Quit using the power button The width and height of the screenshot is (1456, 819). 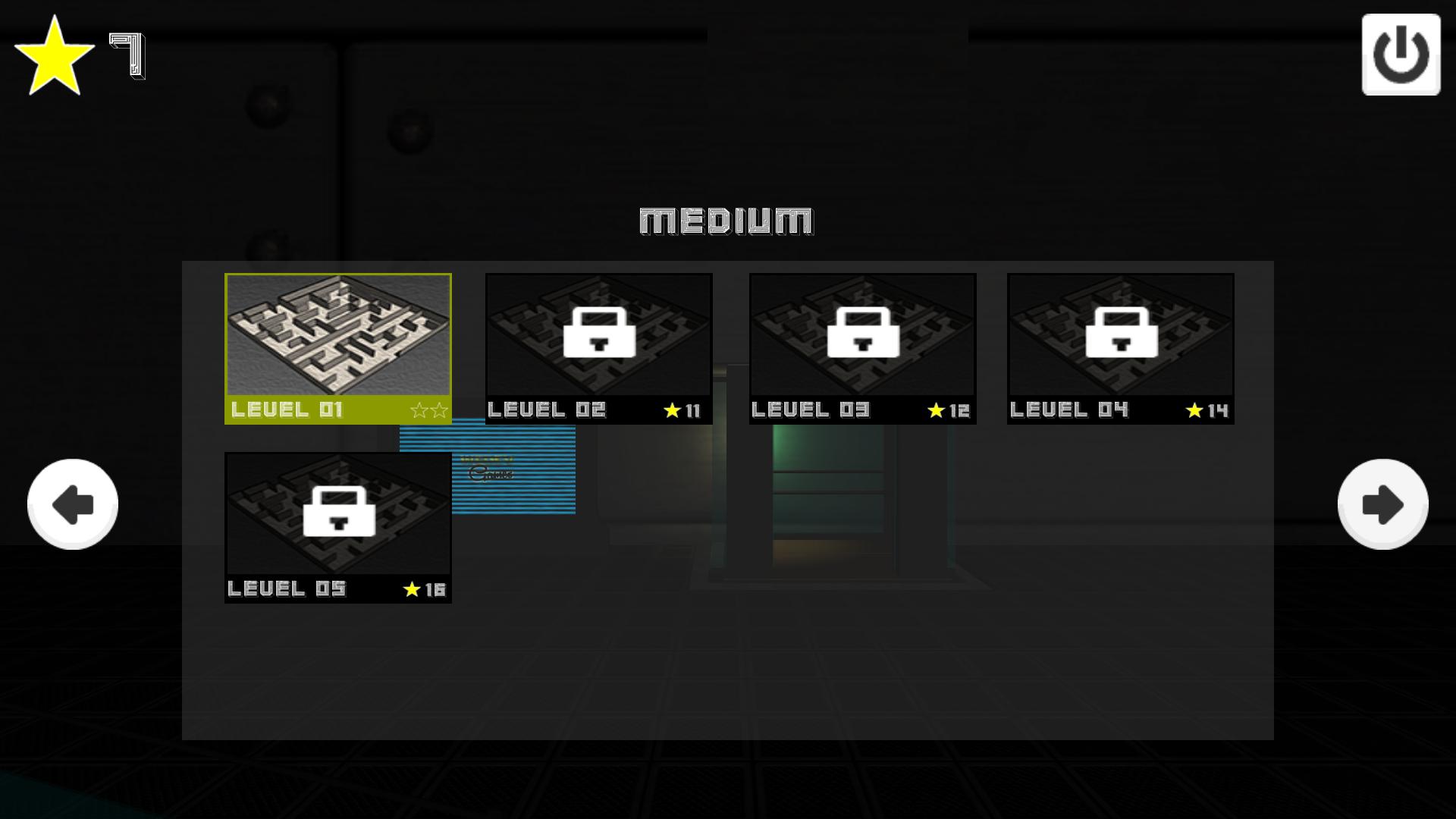pyautogui.click(x=1401, y=55)
